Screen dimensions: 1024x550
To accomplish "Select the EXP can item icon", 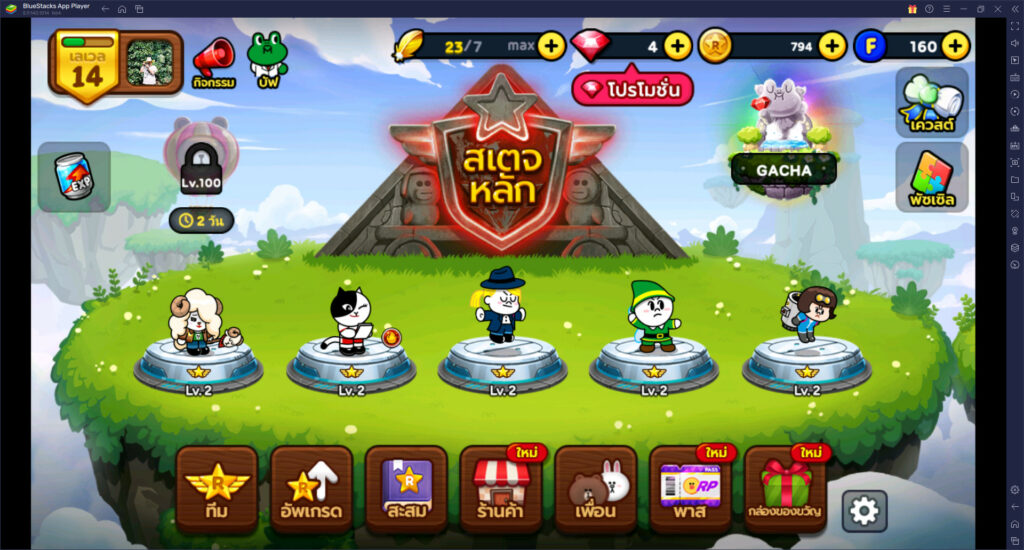I will click(x=74, y=177).
